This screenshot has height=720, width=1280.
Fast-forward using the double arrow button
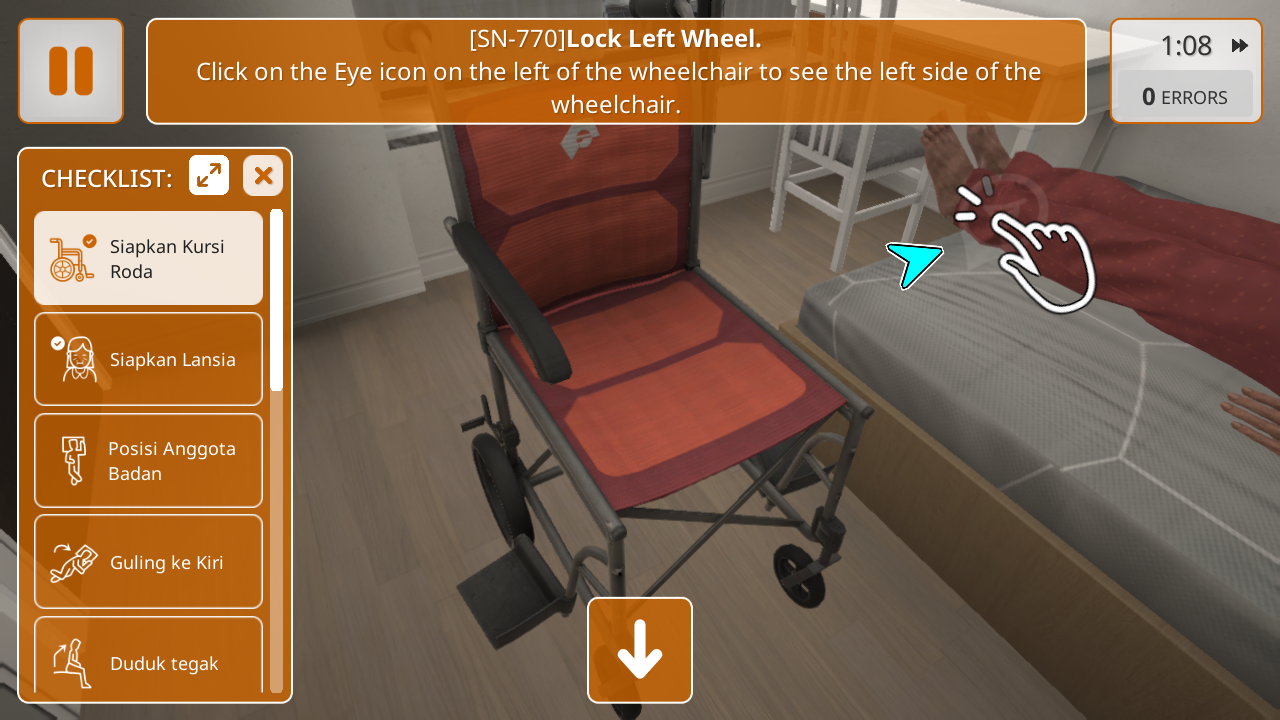1240,45
